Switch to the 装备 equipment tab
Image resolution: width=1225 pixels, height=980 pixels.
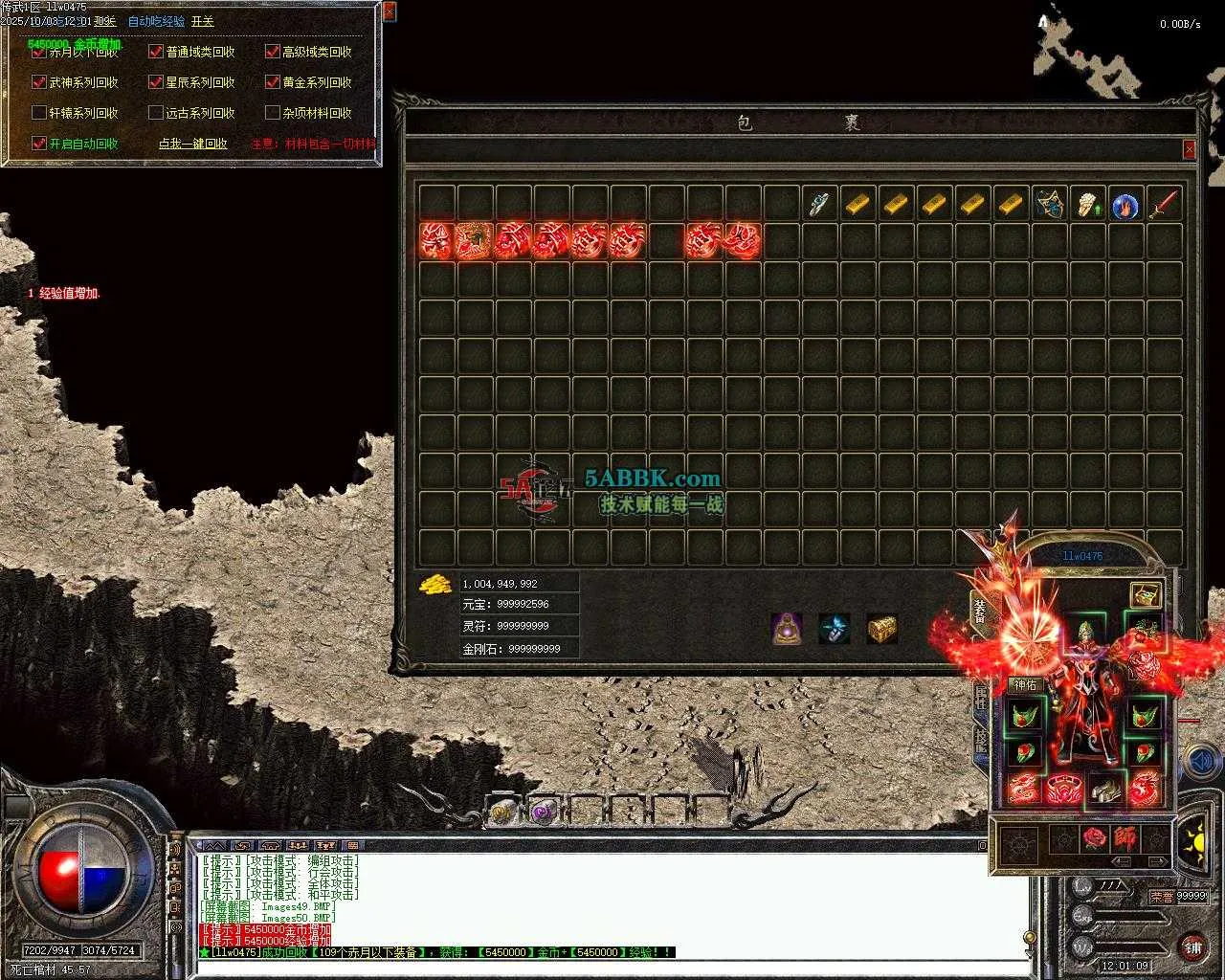[x=980, y=611]
